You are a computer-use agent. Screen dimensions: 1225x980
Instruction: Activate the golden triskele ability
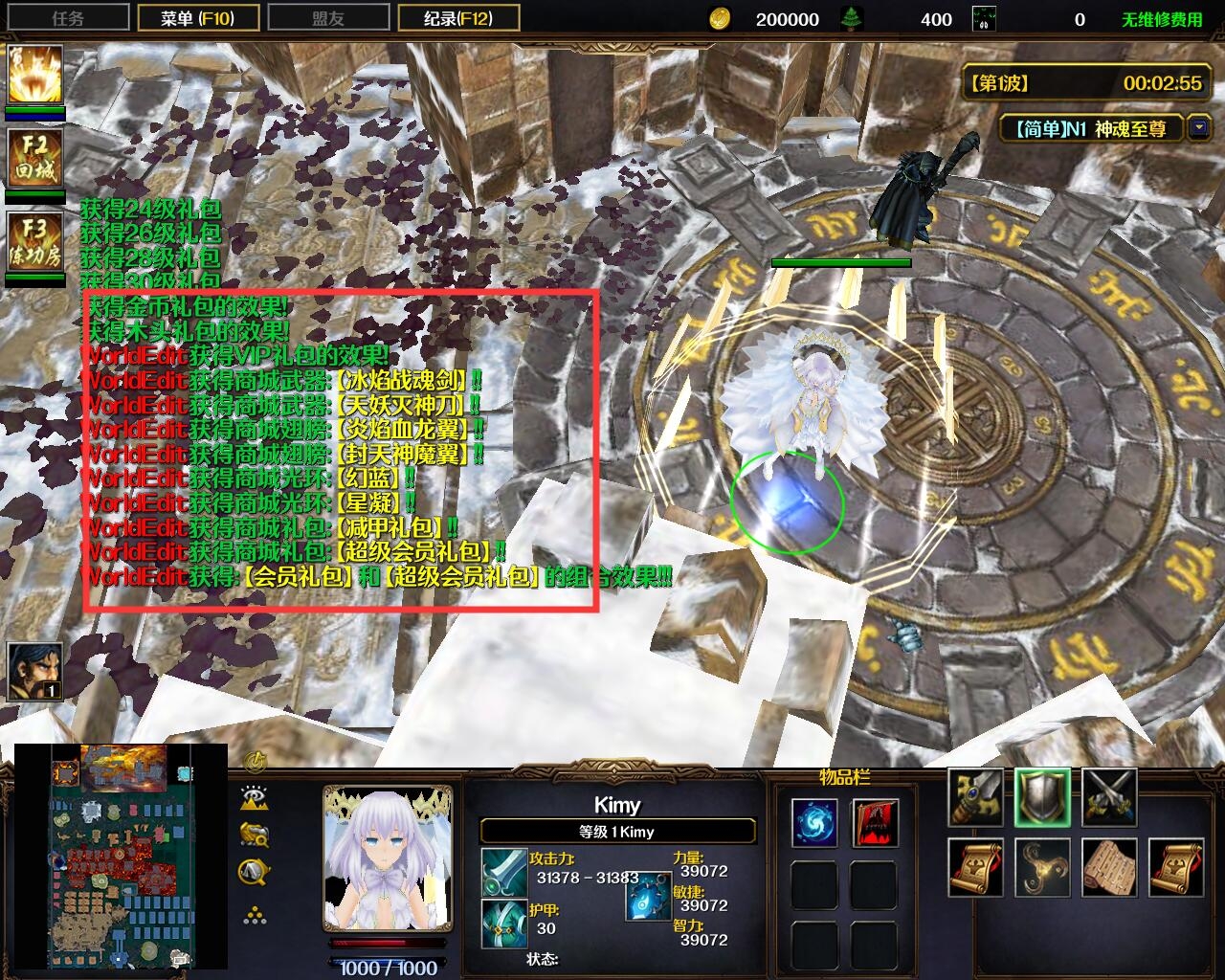click(x=1042, y=867)
